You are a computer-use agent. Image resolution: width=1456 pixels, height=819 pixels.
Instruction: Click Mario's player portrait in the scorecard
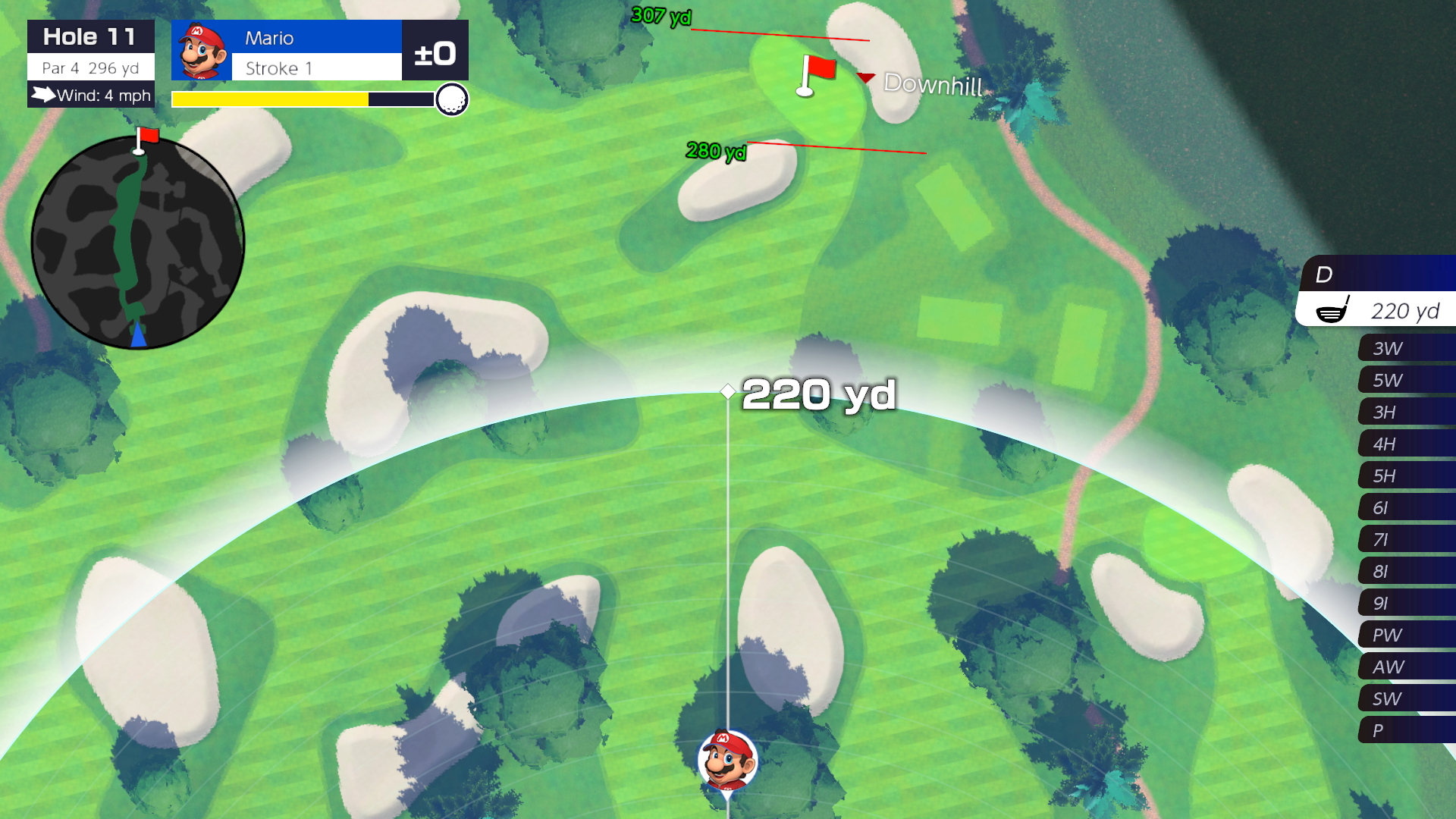pos(202,51)
